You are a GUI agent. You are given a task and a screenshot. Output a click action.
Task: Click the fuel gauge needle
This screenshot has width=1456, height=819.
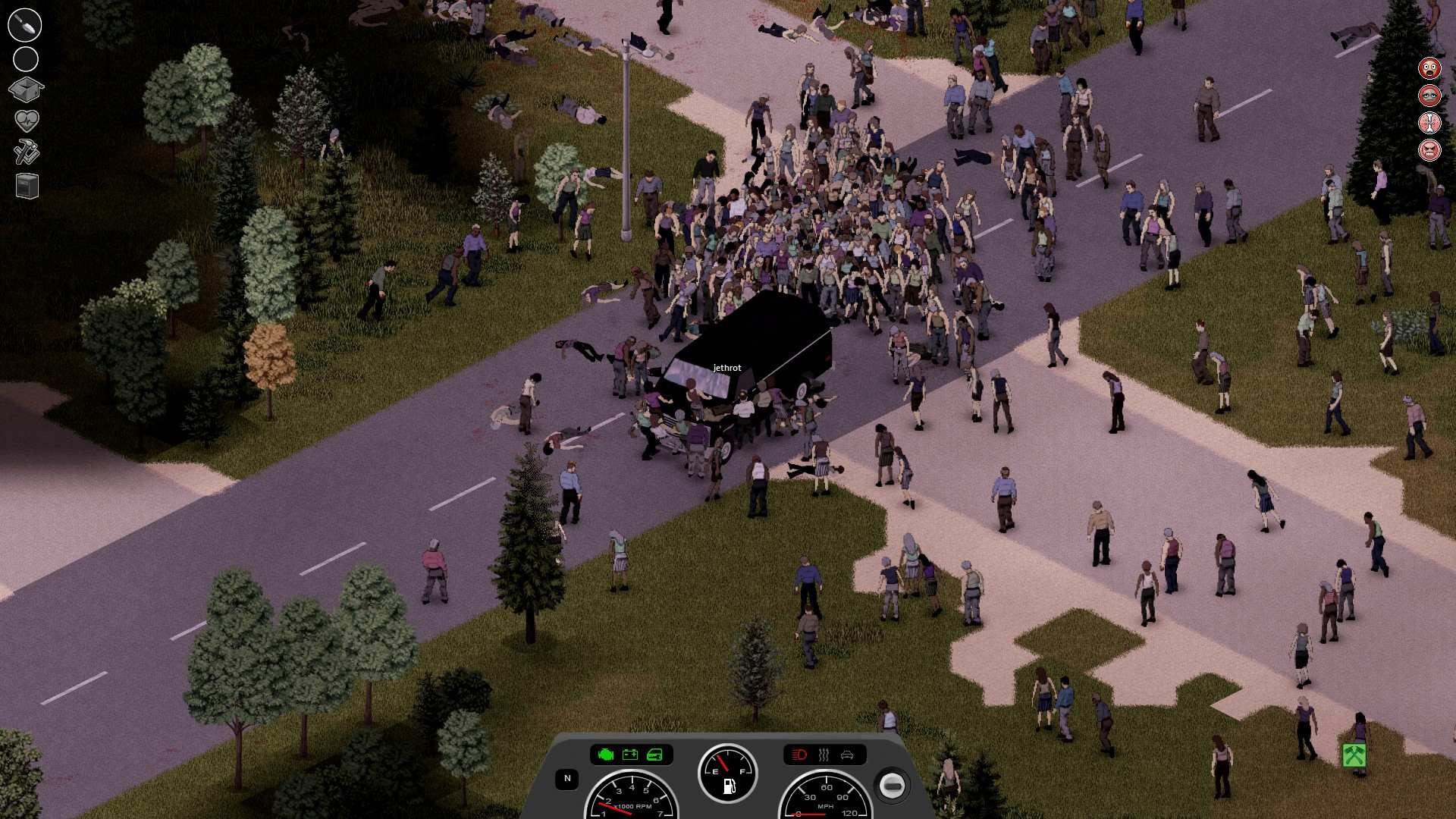723,761
